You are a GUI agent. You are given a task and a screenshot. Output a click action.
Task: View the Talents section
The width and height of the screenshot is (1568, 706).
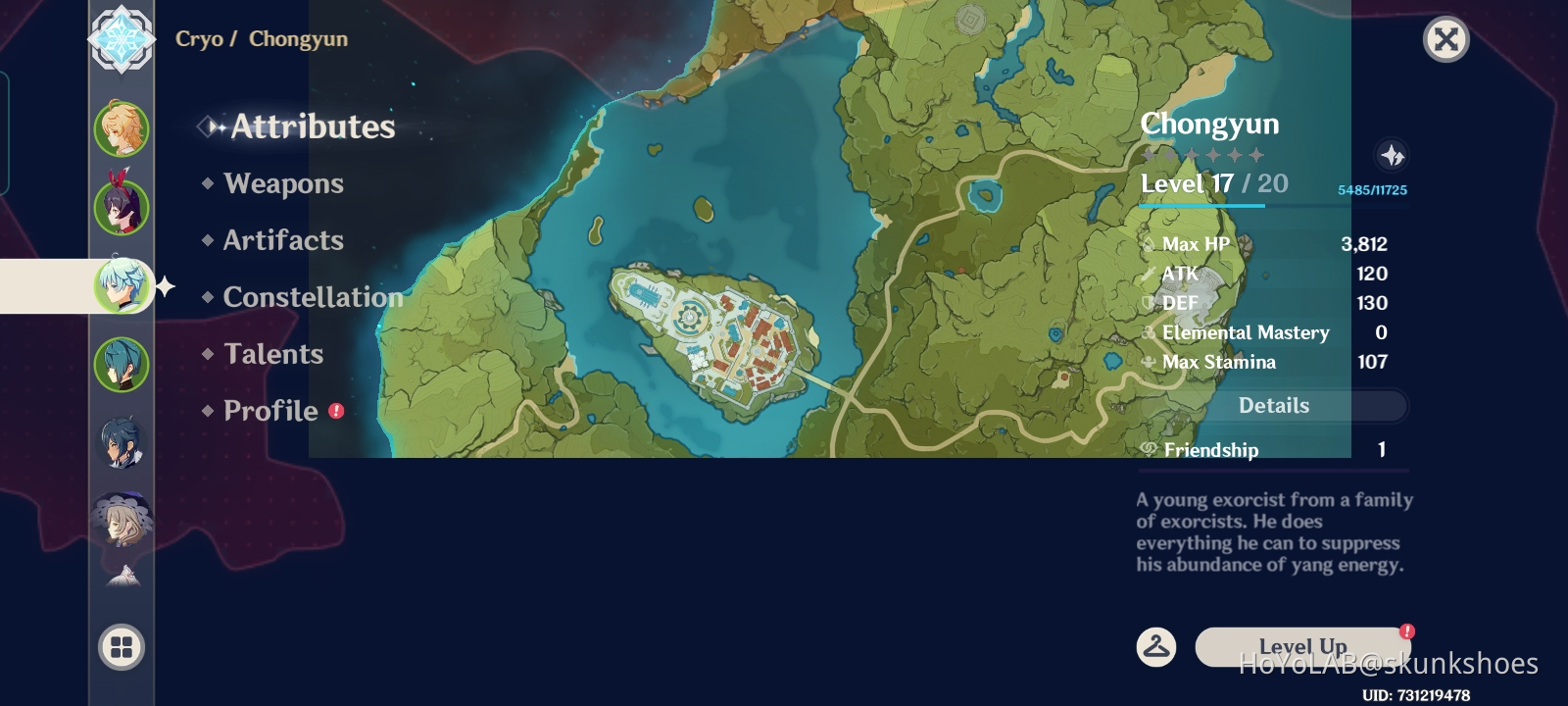[273, 354]
